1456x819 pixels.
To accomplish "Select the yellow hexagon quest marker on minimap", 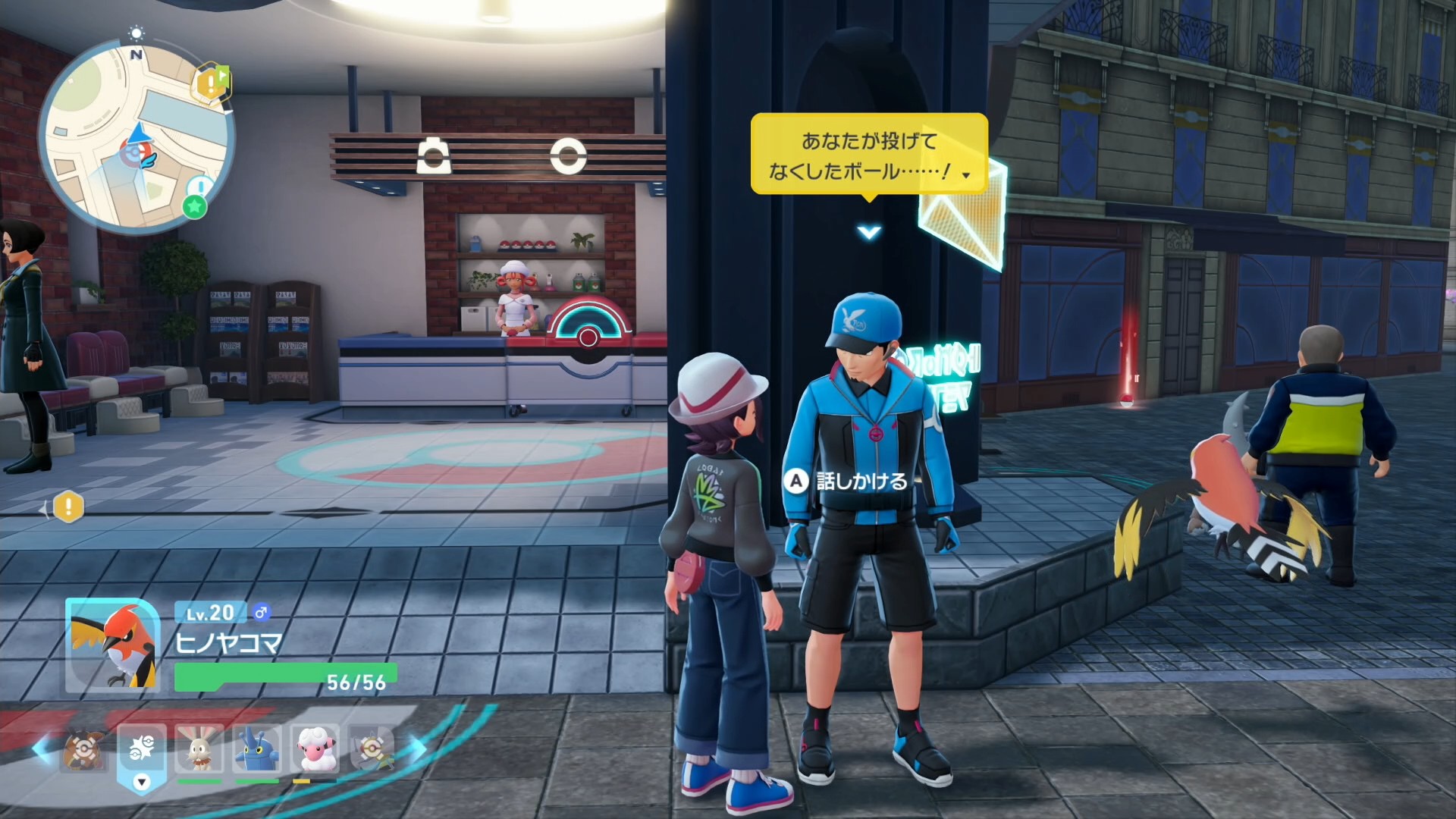I will [x=209, y=83].
